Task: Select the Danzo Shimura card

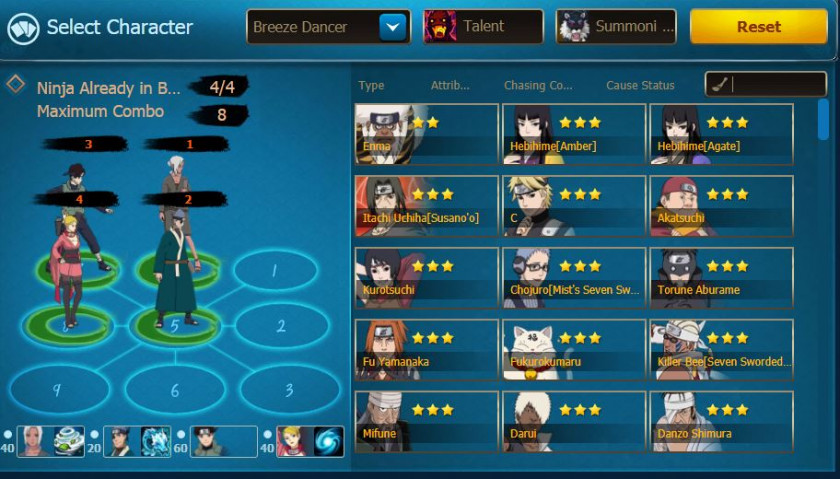Action: (721, 421)
